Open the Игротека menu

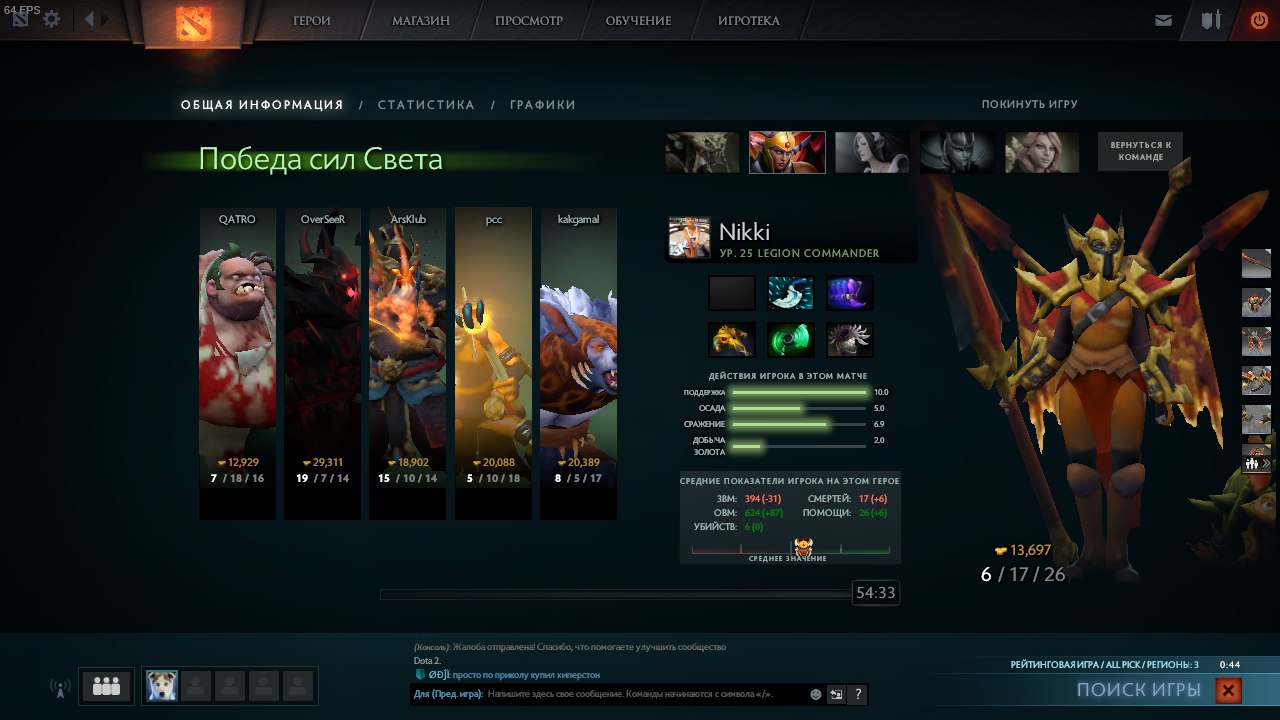click(749, 21)
